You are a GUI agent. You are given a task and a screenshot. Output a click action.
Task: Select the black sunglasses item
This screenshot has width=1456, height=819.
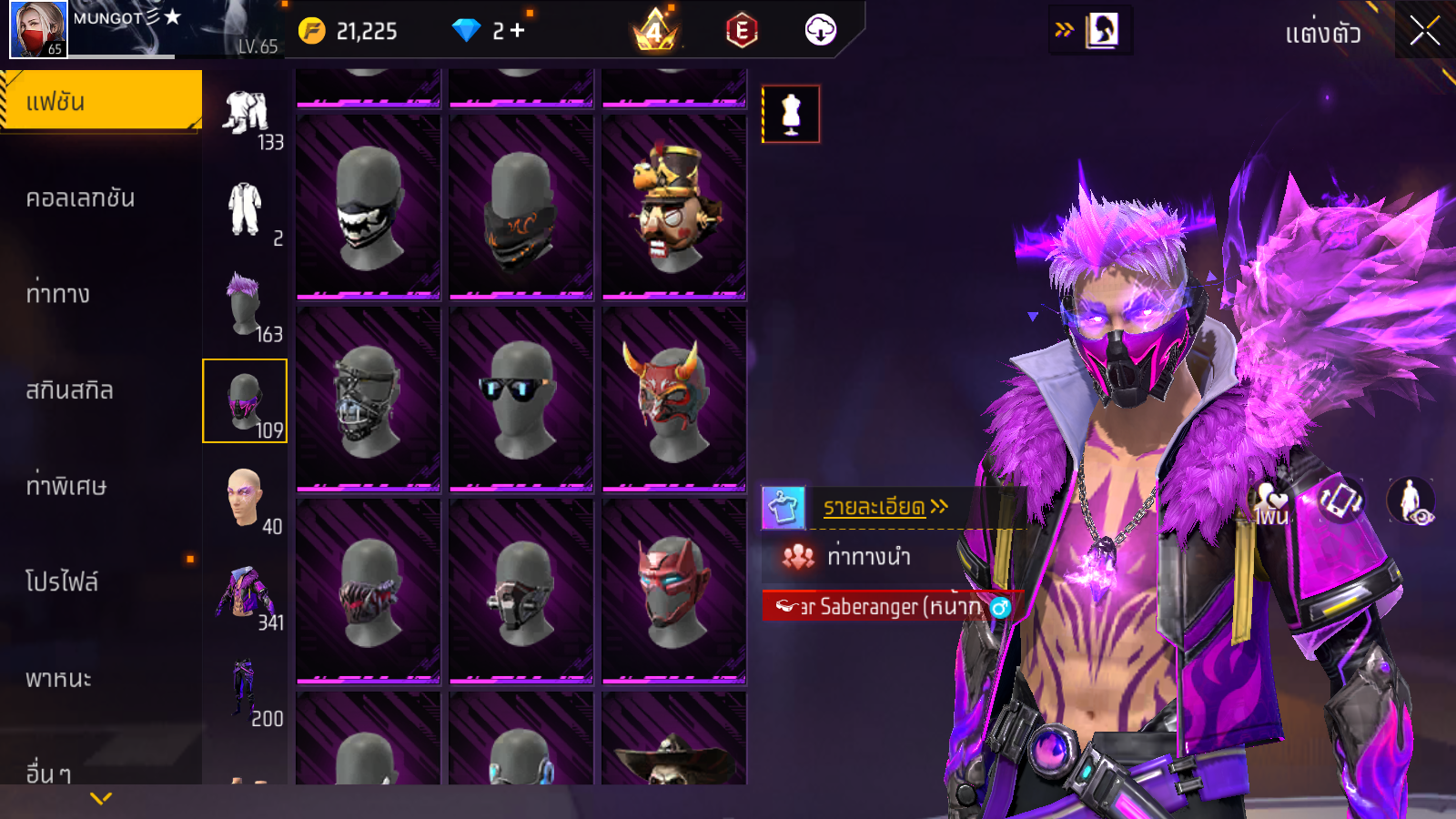[x=521, y=399]
